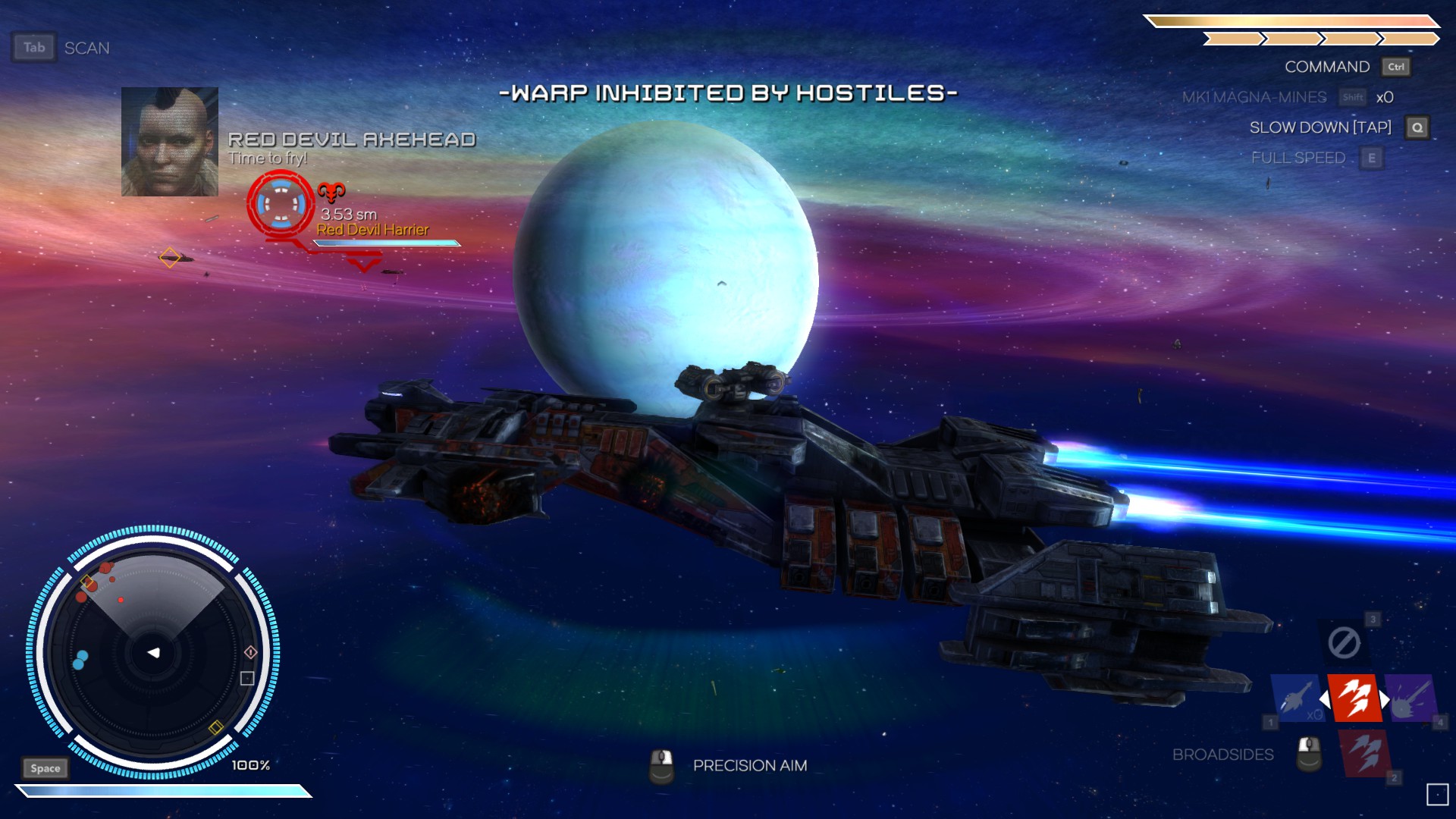Select the Red Devil Harrier target reticle
This screenshot has height=819, width=1456.
(x=281, y=204)
